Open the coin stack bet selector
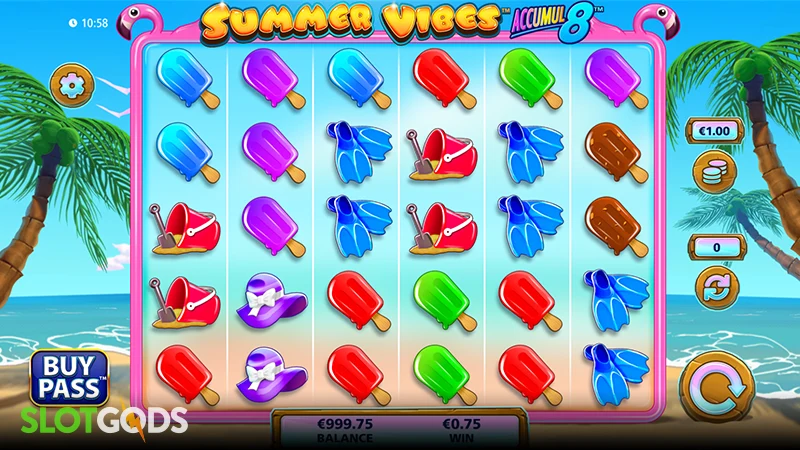This screenshot has height=450, width=800. point(714,171)
